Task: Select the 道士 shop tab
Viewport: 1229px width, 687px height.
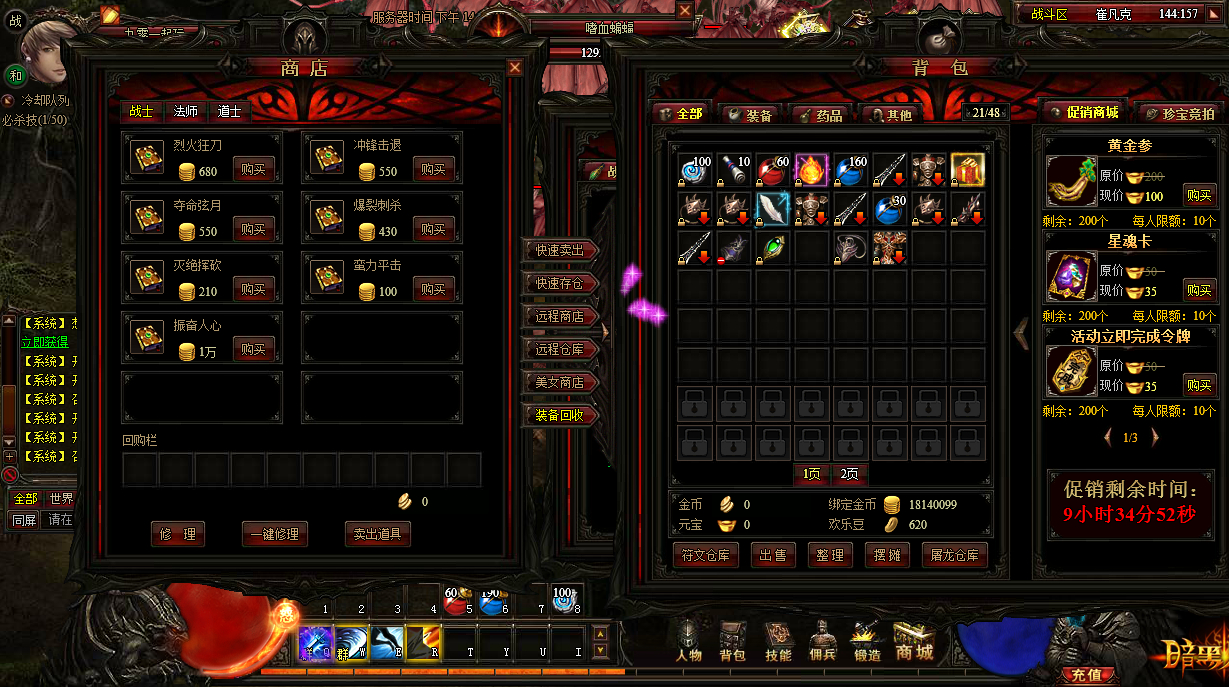Action: click(x=230, y=111)
